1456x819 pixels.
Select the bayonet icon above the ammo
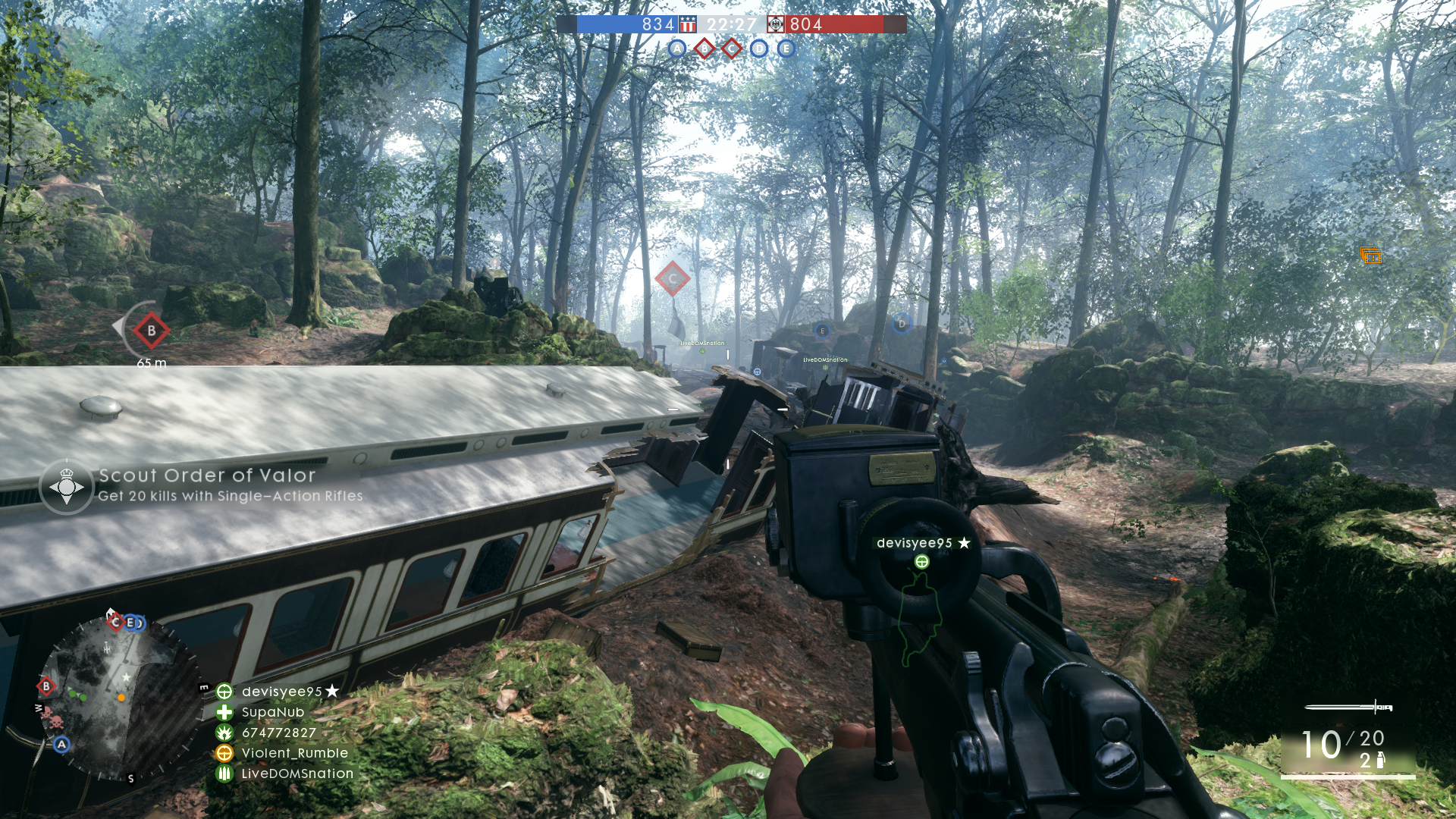click(1348, 708)
